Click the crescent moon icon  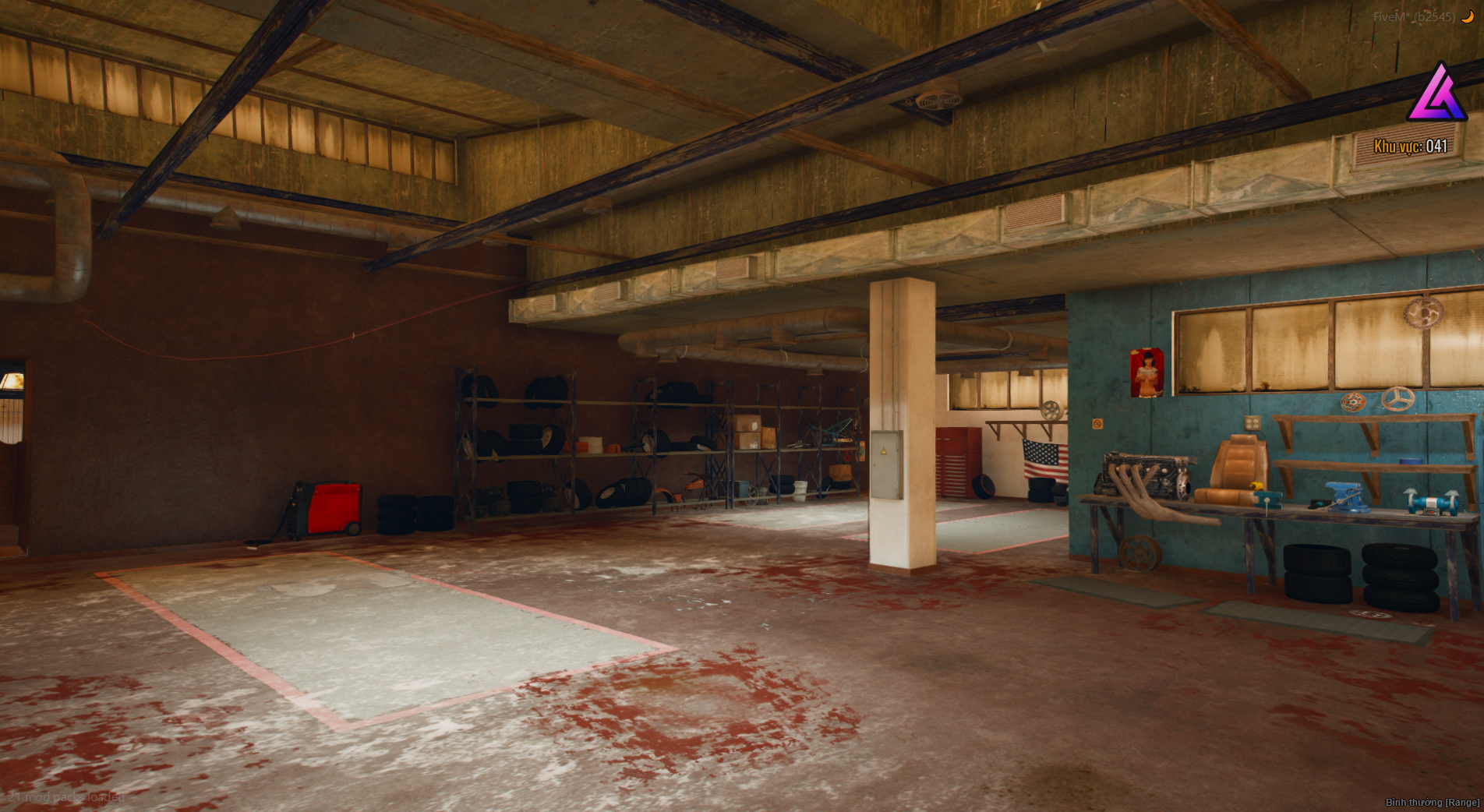[x=1468, y=16]
